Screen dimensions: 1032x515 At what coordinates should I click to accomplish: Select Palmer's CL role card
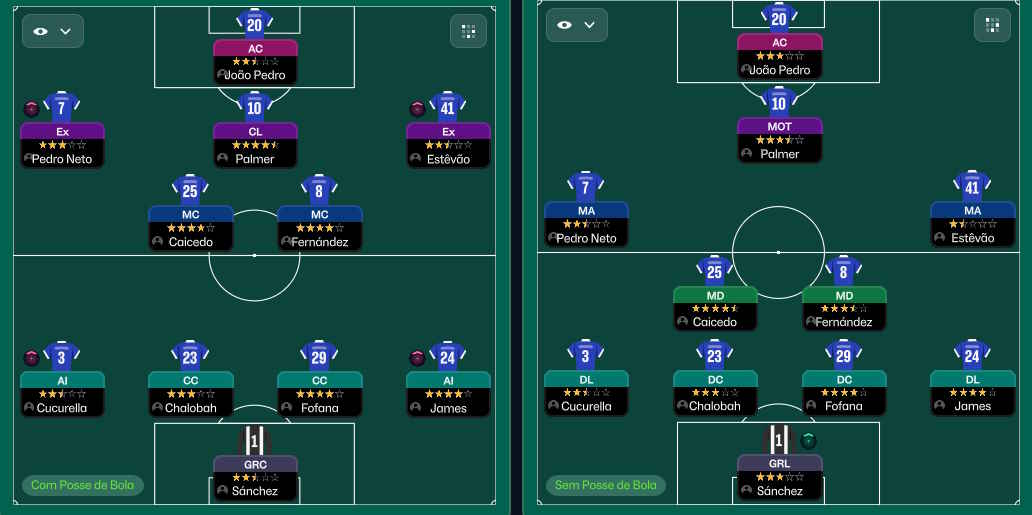pyautogui.click(x=255, y=145)
